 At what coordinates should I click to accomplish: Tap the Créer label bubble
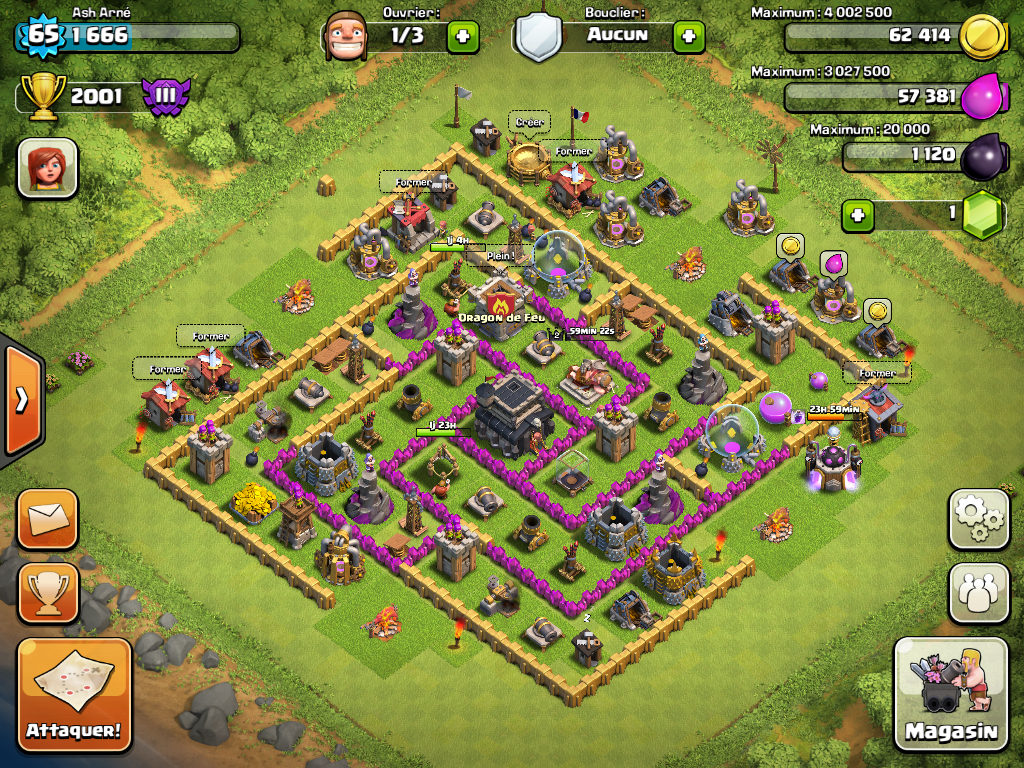(x=529, y=122)
